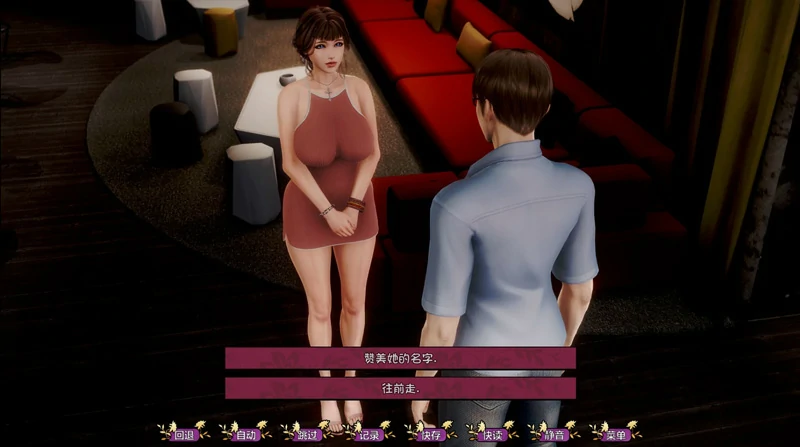This screenshot has height=447, width=800.
Task: Click the 回退 rollback button
Action: tap(185, 434)
